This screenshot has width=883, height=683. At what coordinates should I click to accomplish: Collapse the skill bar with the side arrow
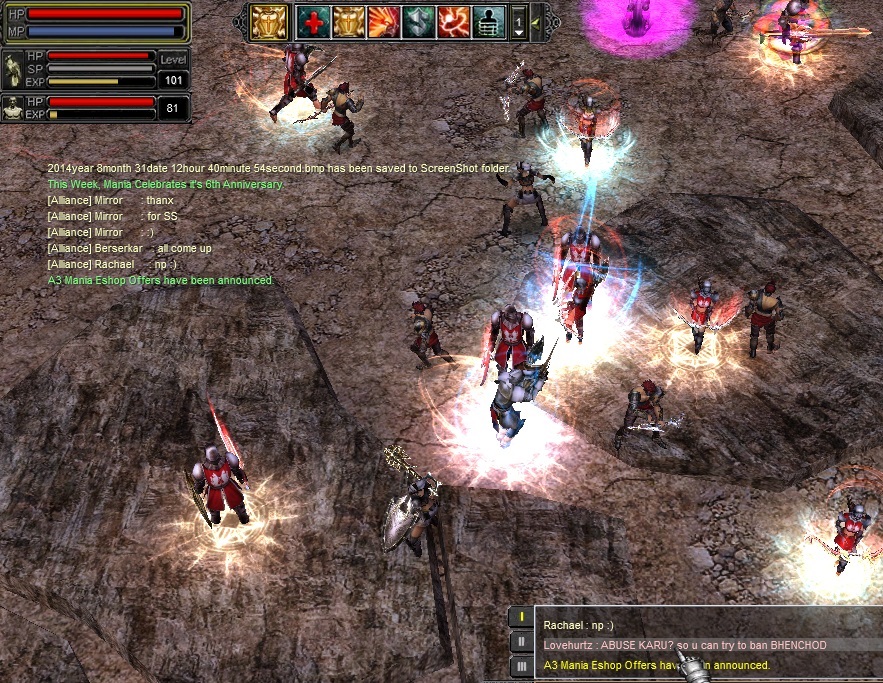pyautogui.click(x=536, y=21)
